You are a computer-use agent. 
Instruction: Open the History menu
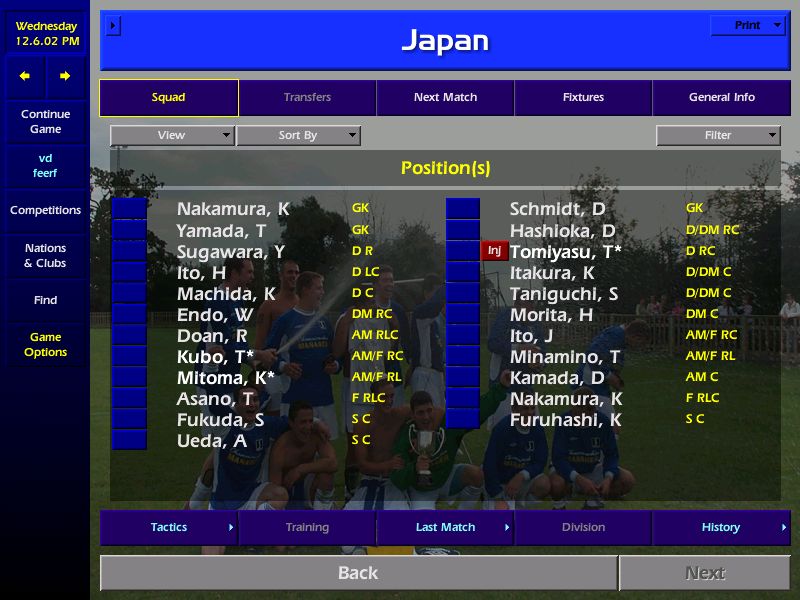coord(721,528)
